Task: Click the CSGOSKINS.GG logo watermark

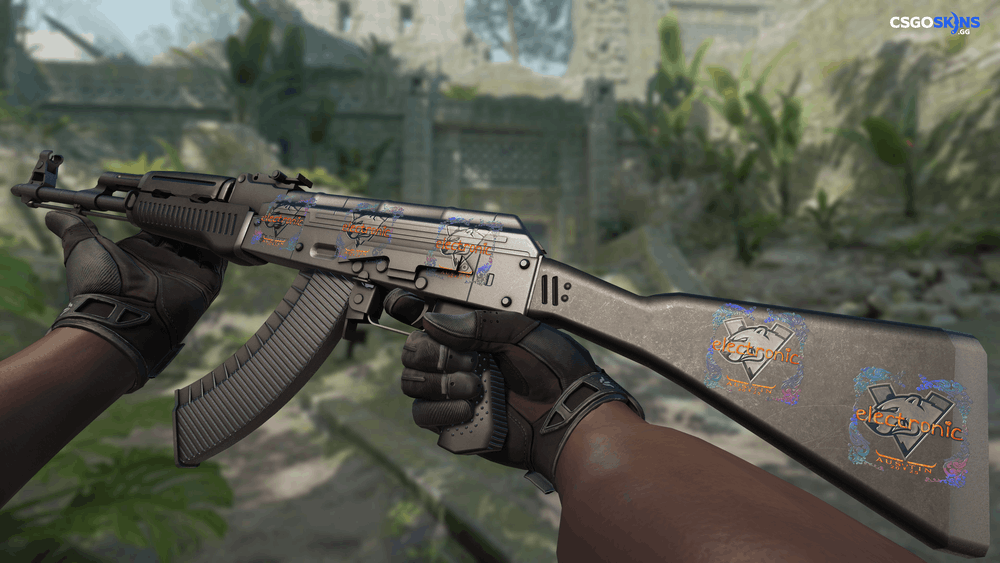Action: pyautogui.click(x=934, y=23)
